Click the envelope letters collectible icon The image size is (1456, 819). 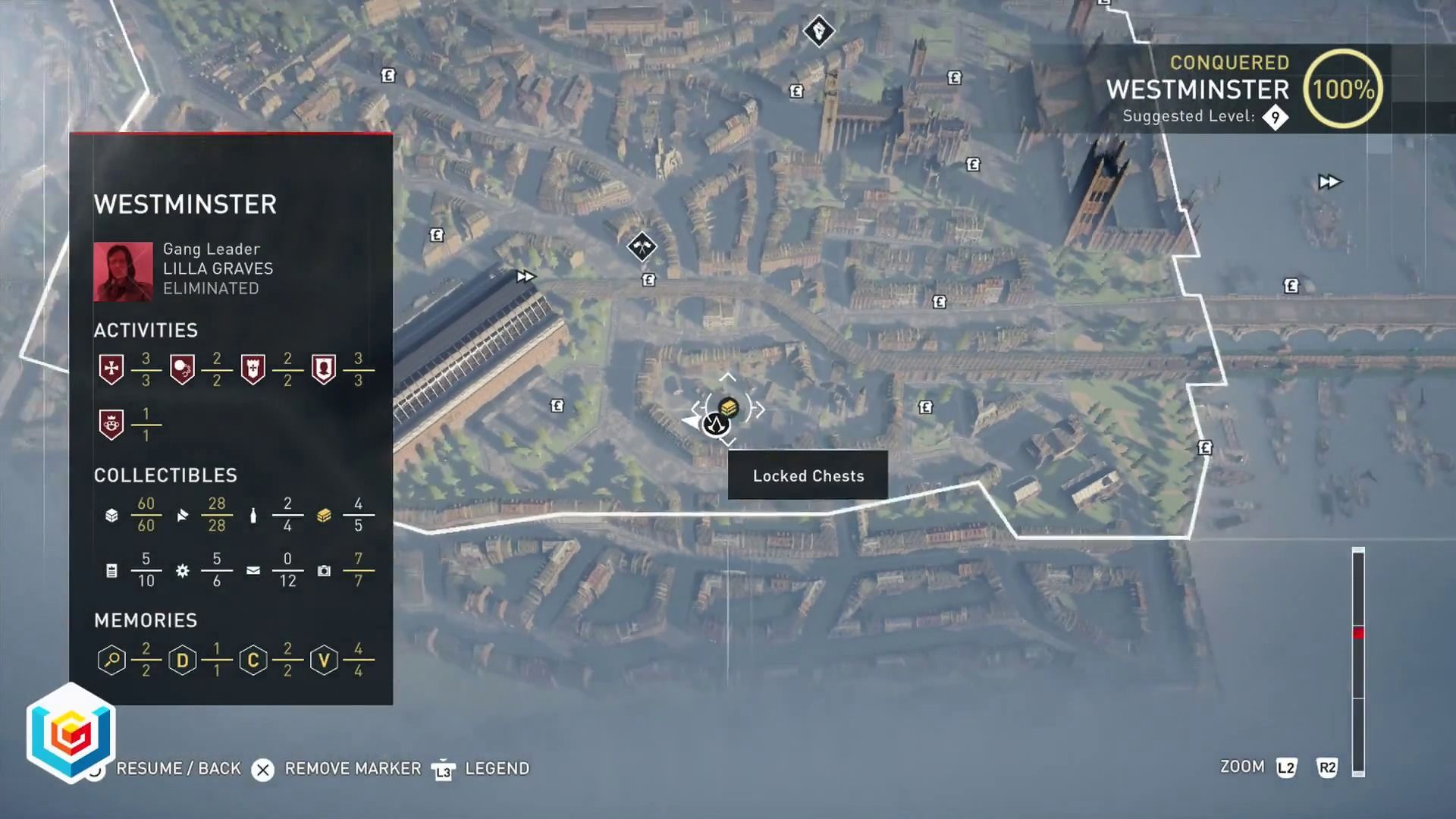click(253, 570)
